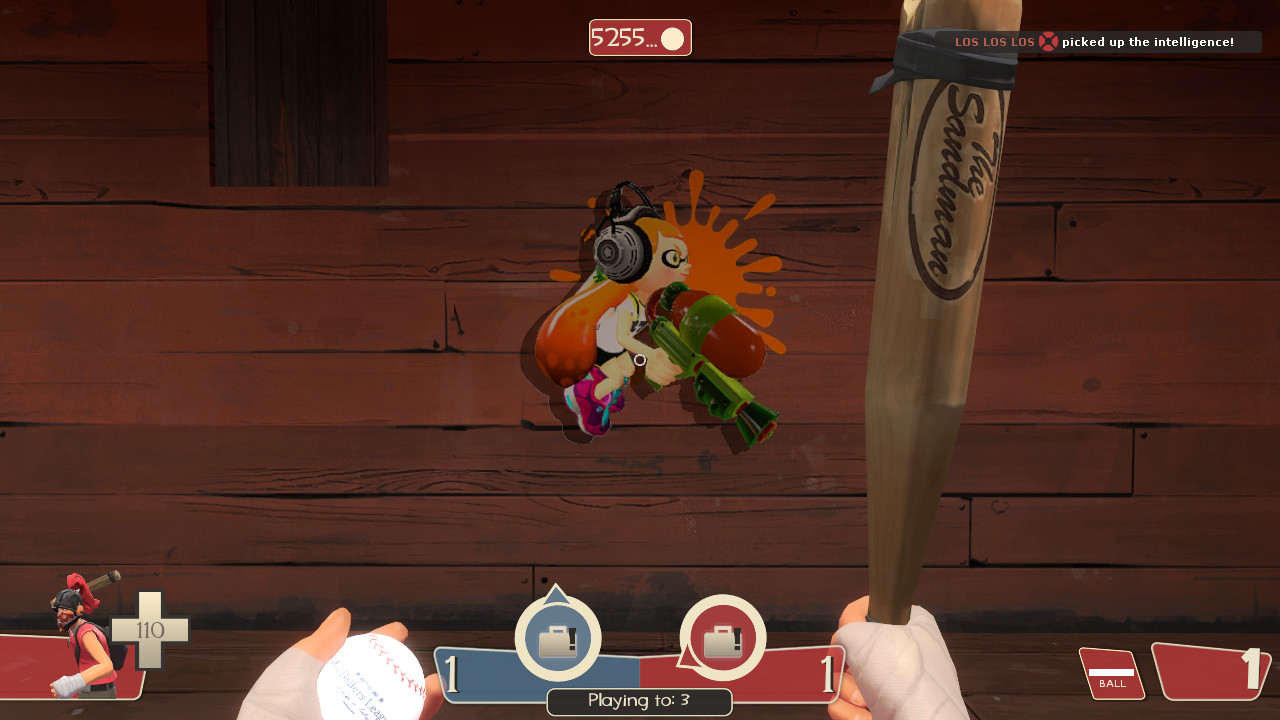Image resolution: width=1280 pixels, height=720 pixels.
Task: Click the Playing to: 3 label
Action: coord(639,701)
